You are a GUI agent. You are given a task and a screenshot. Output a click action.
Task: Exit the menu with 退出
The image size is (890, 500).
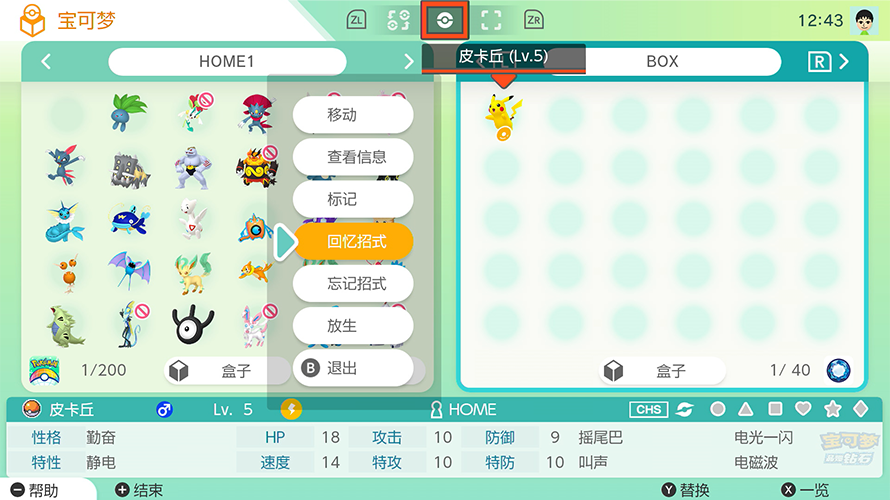353,368
